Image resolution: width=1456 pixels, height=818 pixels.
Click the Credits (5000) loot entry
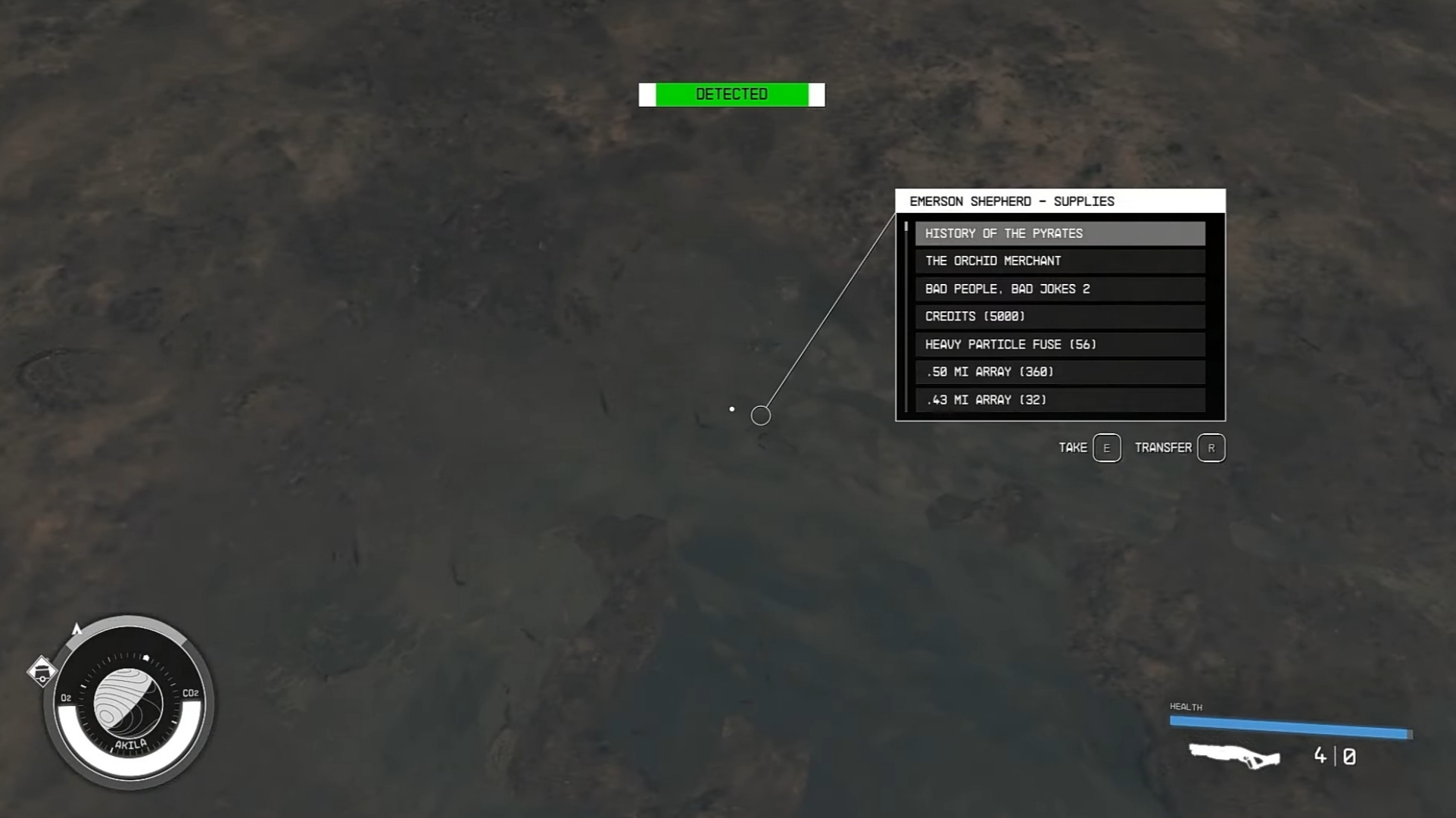click(x=1059, y=317)
